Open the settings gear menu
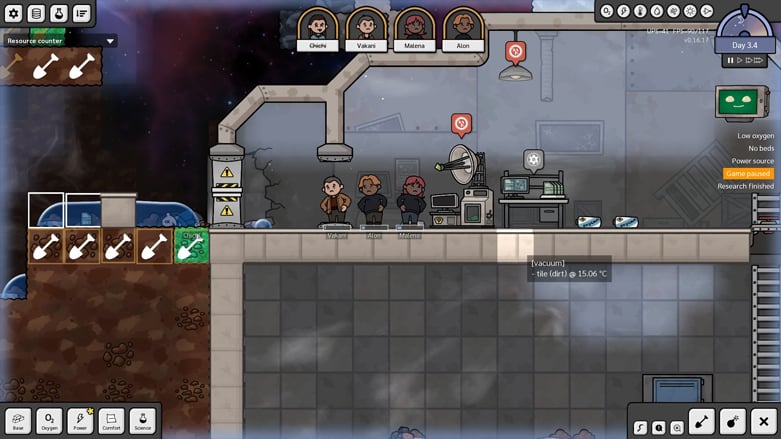 point(14,13)
